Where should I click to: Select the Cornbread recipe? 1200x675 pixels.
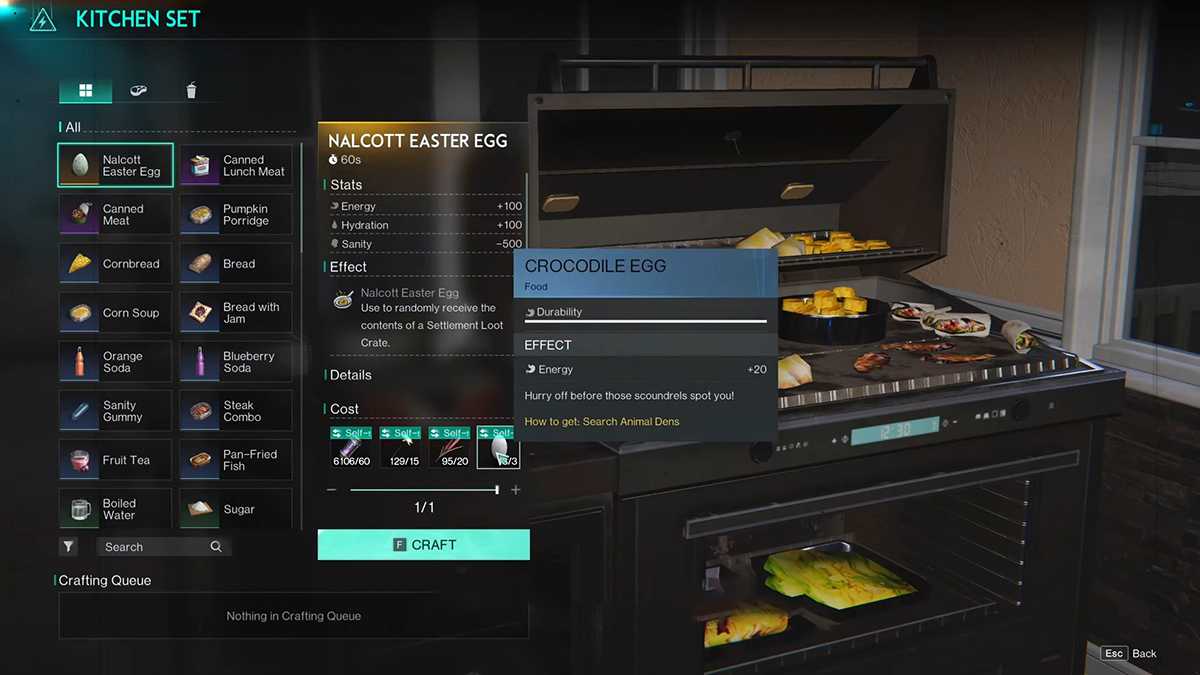pyautogui.click(x=115, y=264)
